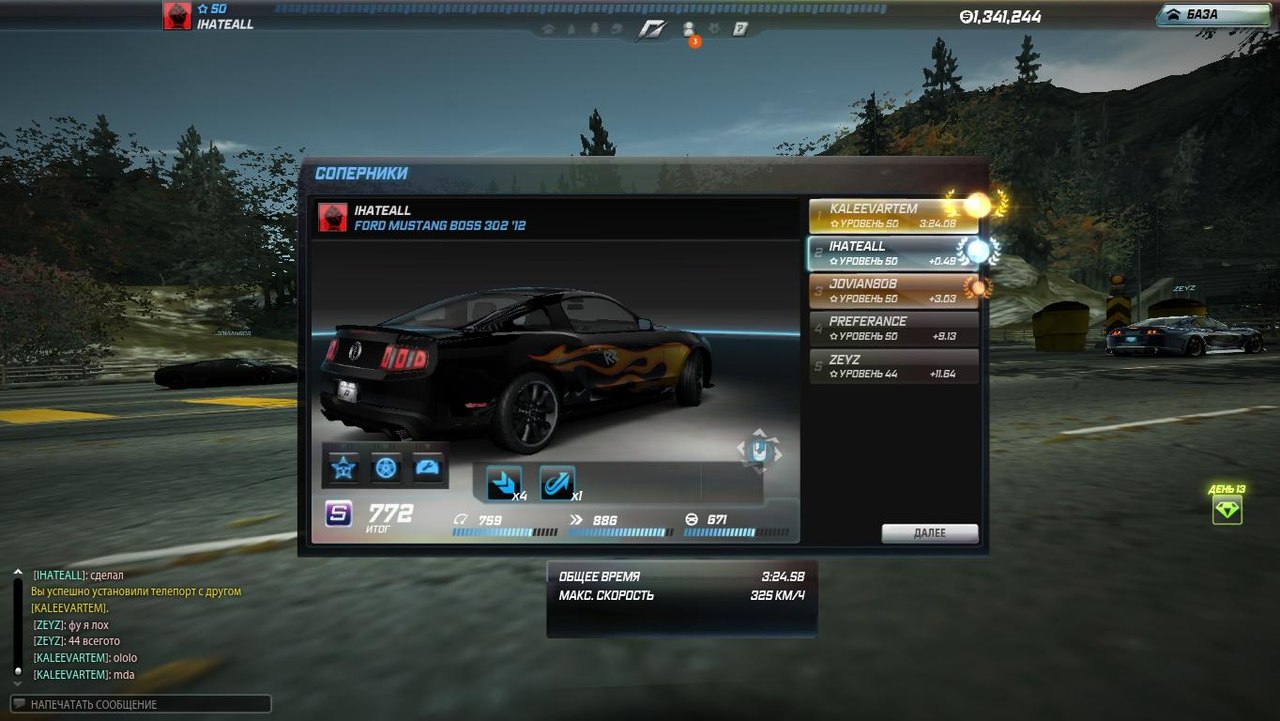Click the Need for Speed logo button

point(650,29)
